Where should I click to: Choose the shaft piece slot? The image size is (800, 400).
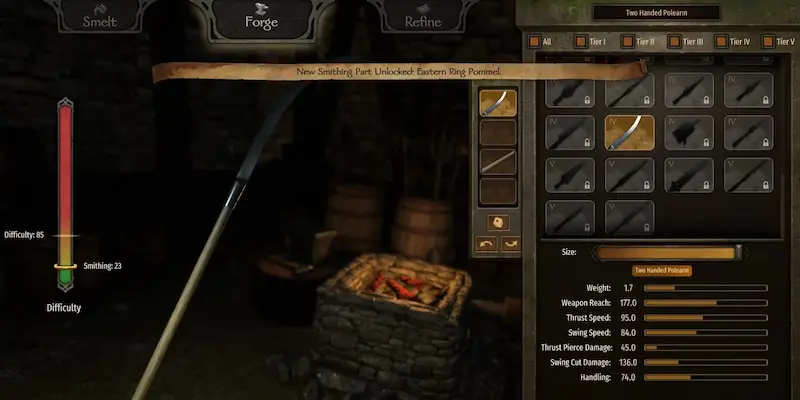click(x=498, y=161)
